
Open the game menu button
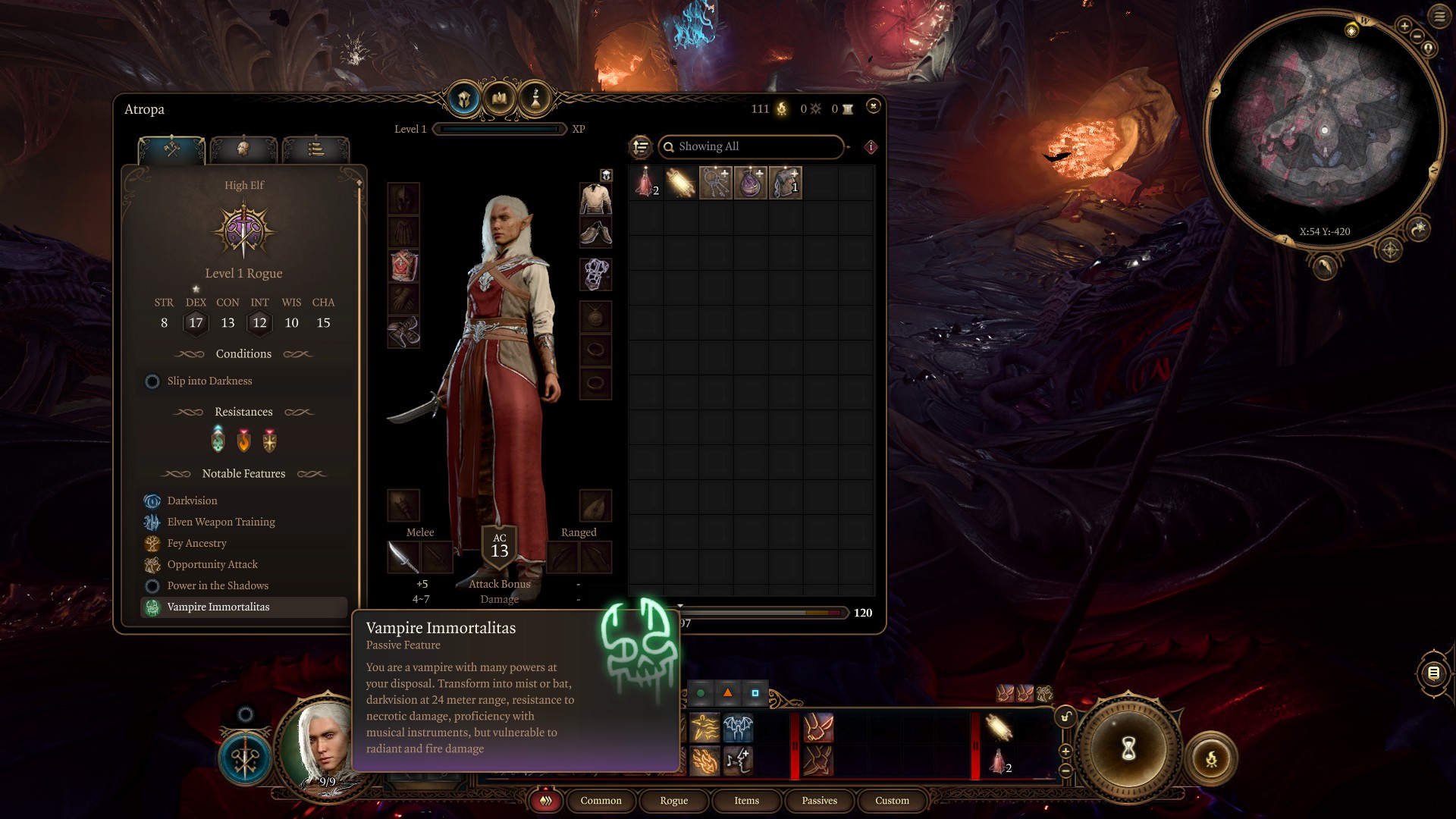click(1439, 16)
